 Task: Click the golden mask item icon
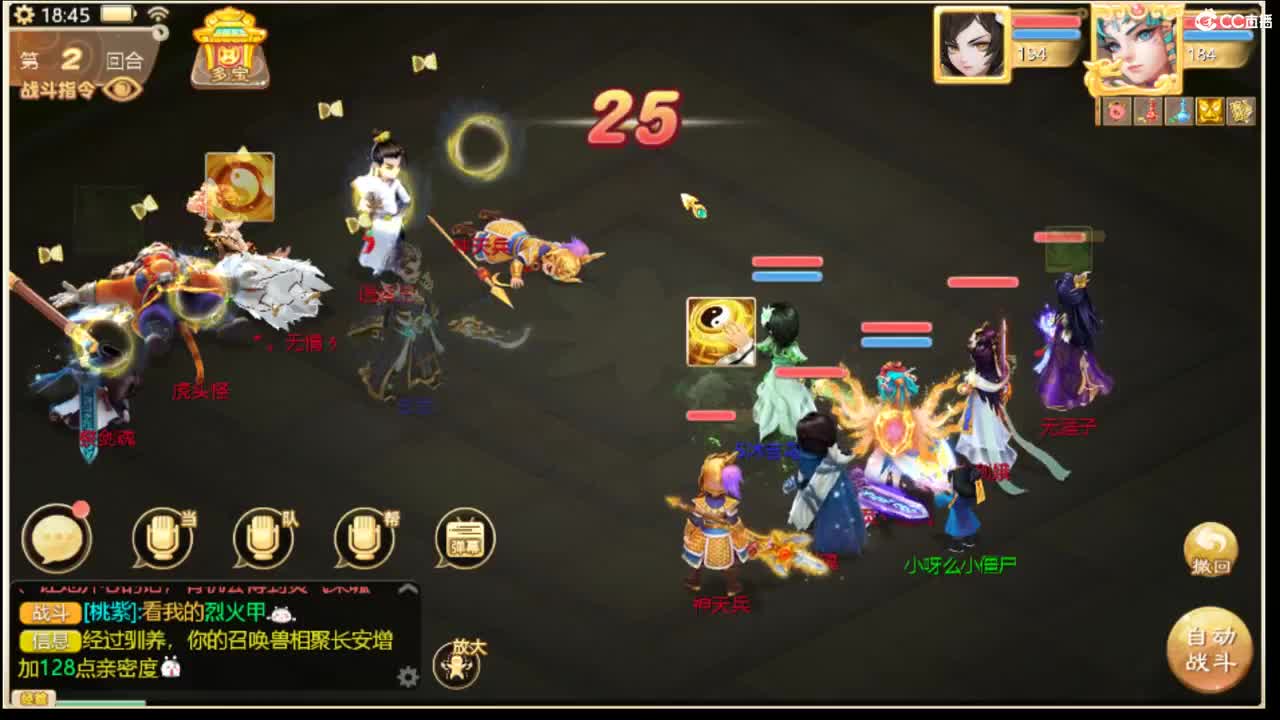click(1210, 110)
